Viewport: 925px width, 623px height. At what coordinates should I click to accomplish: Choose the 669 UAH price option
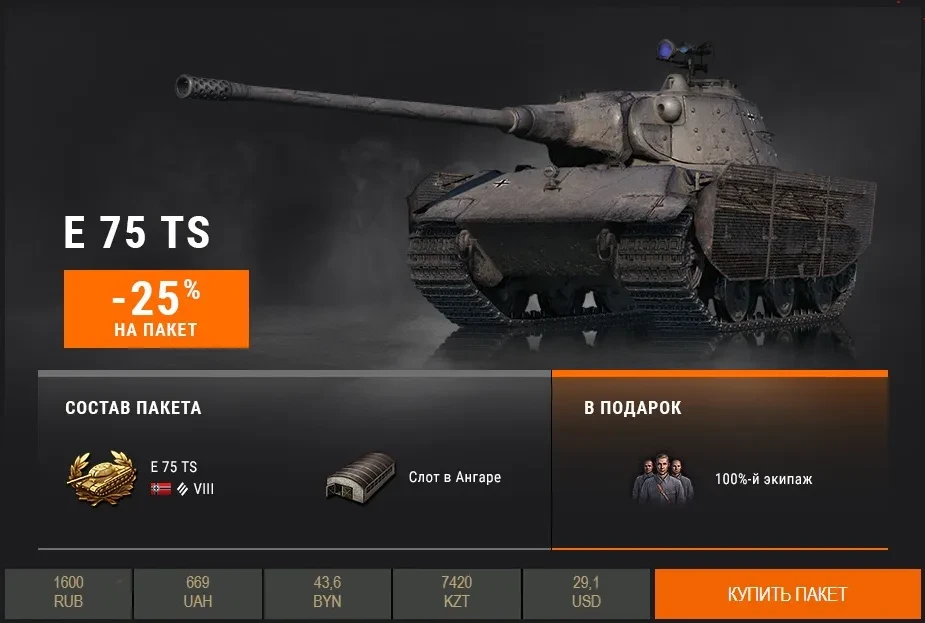[198, 593]
